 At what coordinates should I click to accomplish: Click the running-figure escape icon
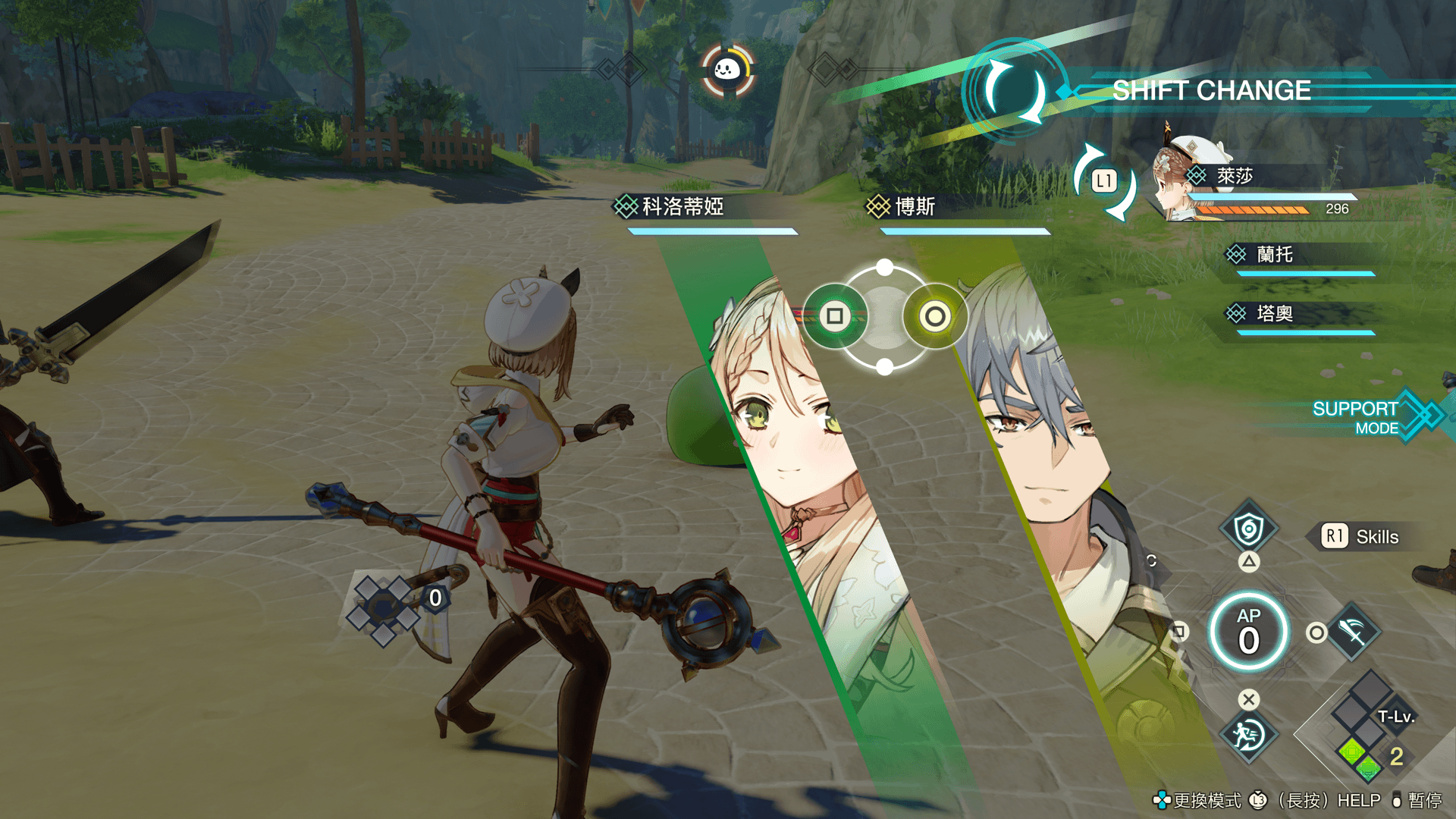point(1248,735)
